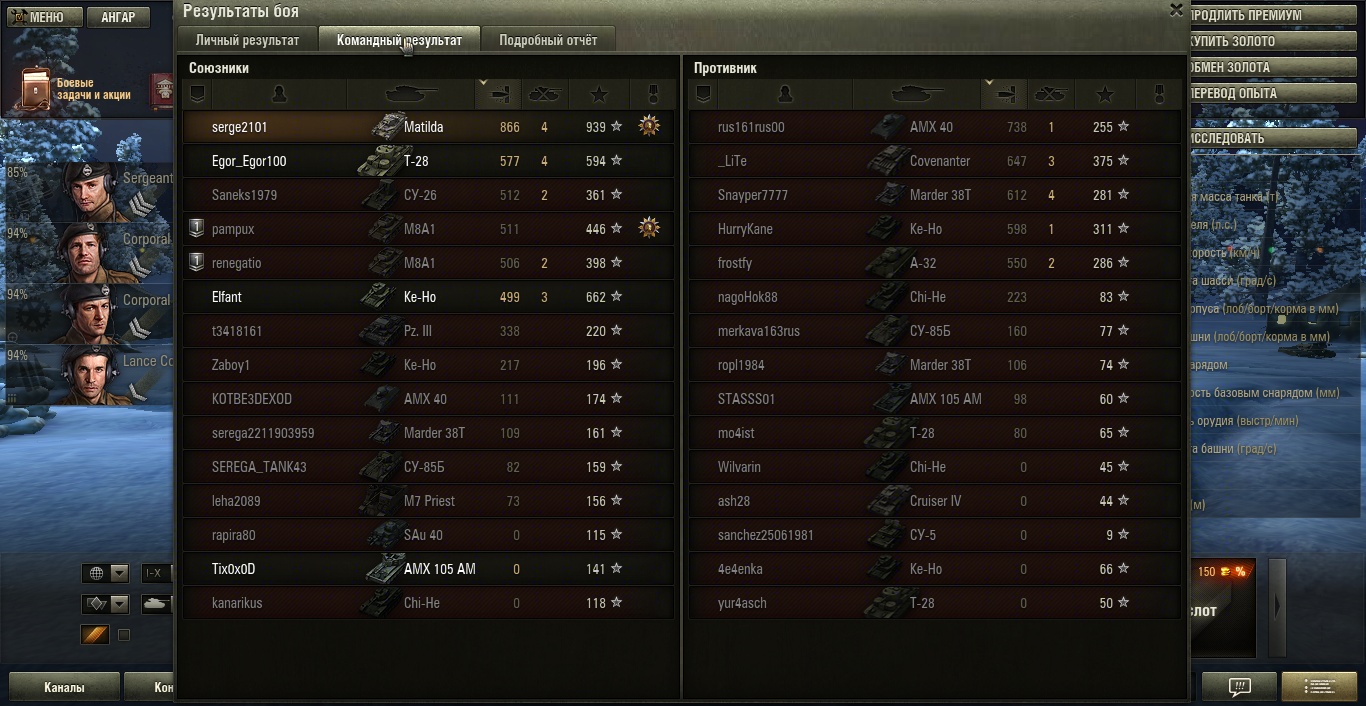Select ally Egor_Egor100 with T-28
The height and width of the screenshot is (706, 1366).
coord(428,161)
